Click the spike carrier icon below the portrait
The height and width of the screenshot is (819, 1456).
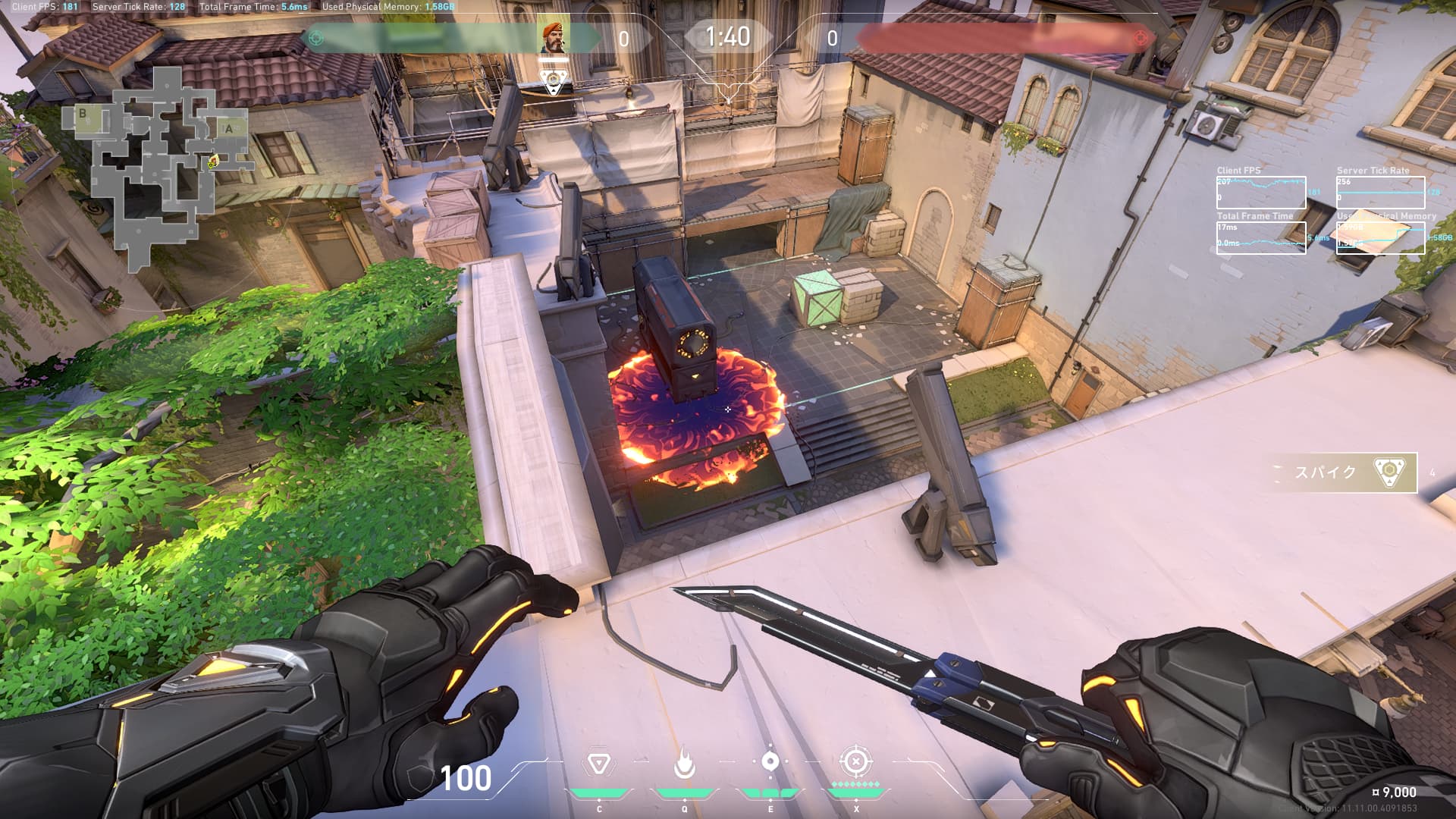554,80
